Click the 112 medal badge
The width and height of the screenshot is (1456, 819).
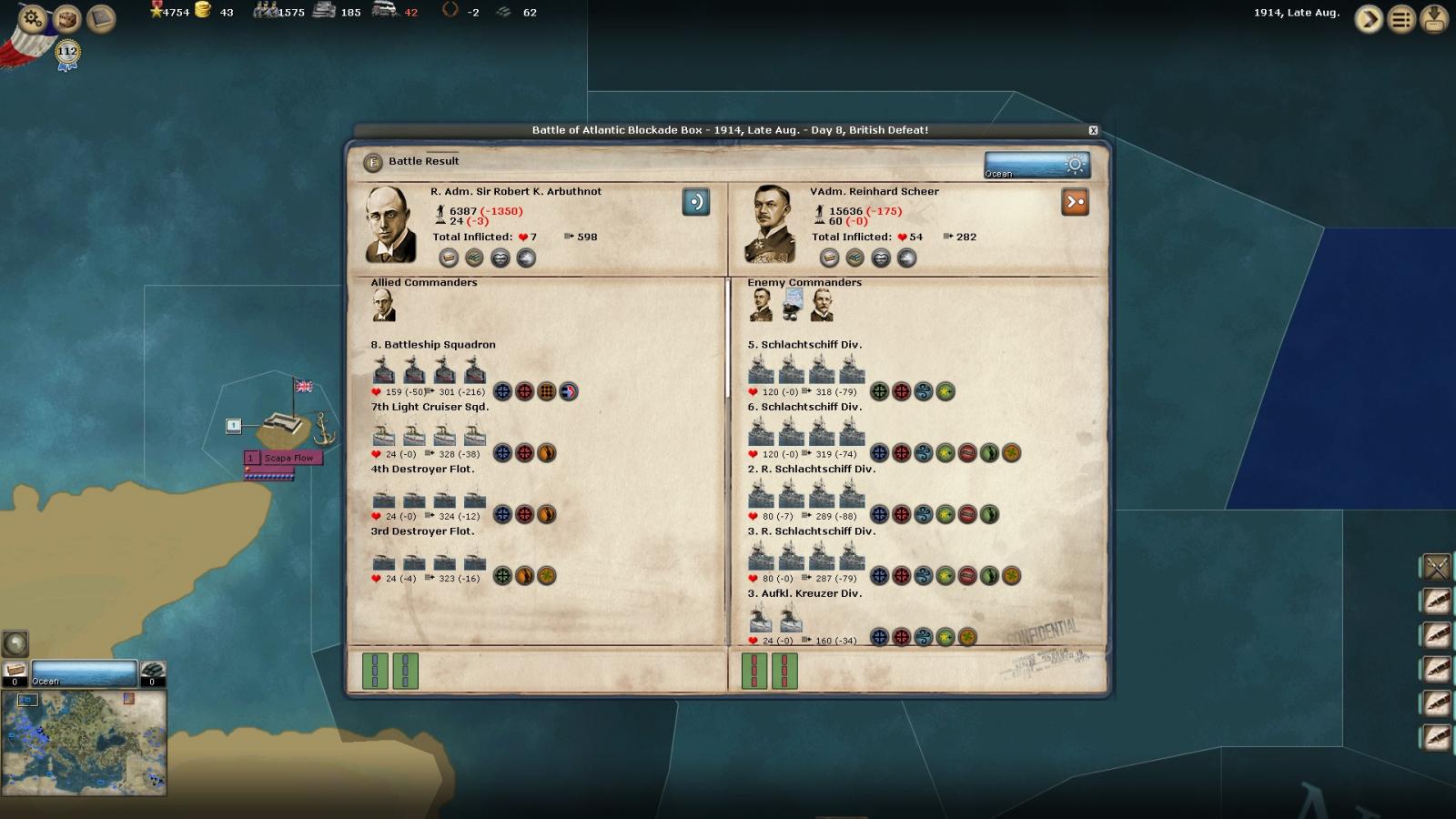(67, 53)
